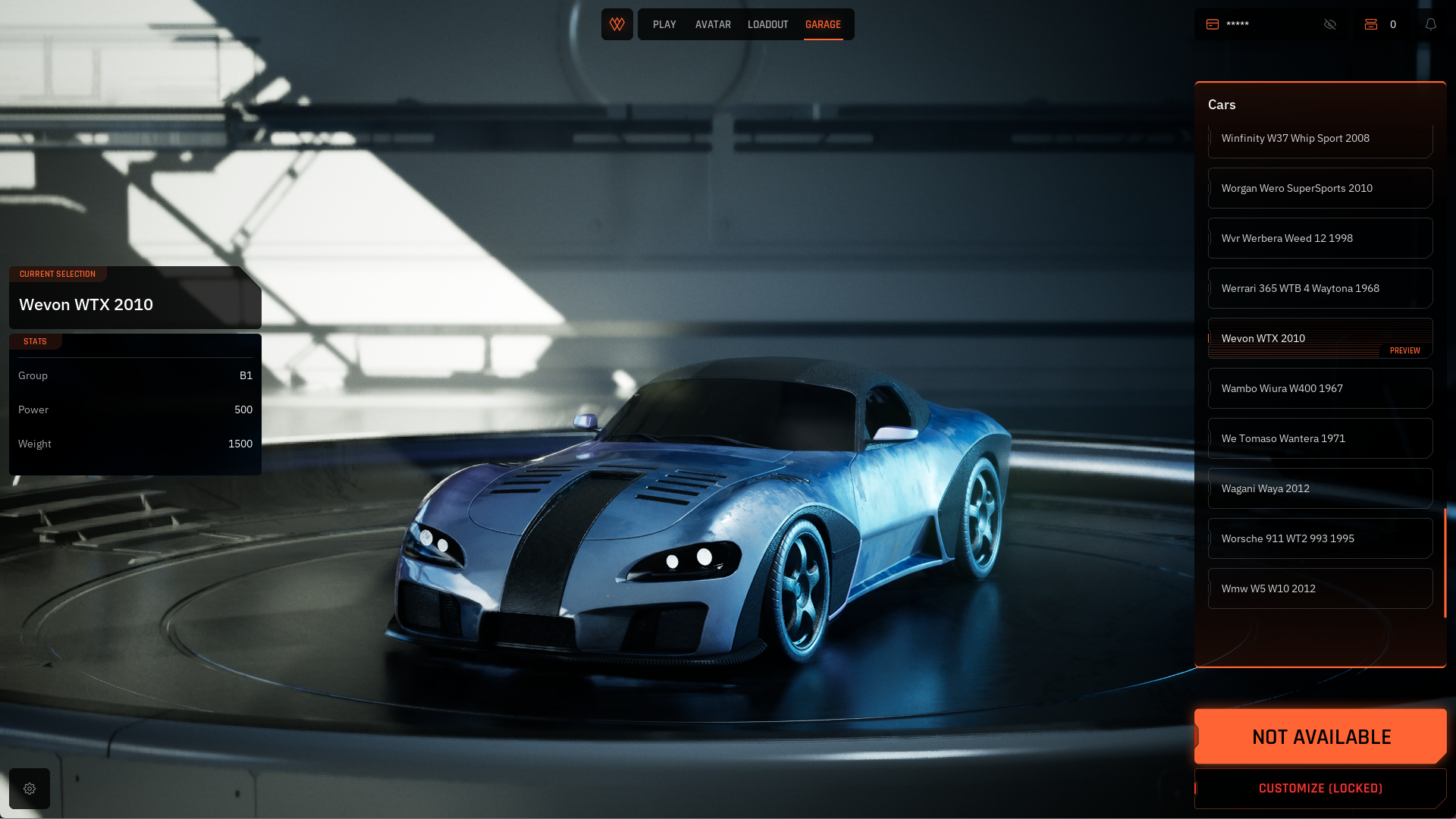1456x819 pixels.
Task: Select Wambo Wiura W400 1967
Action: click(x=1319, y=388)
